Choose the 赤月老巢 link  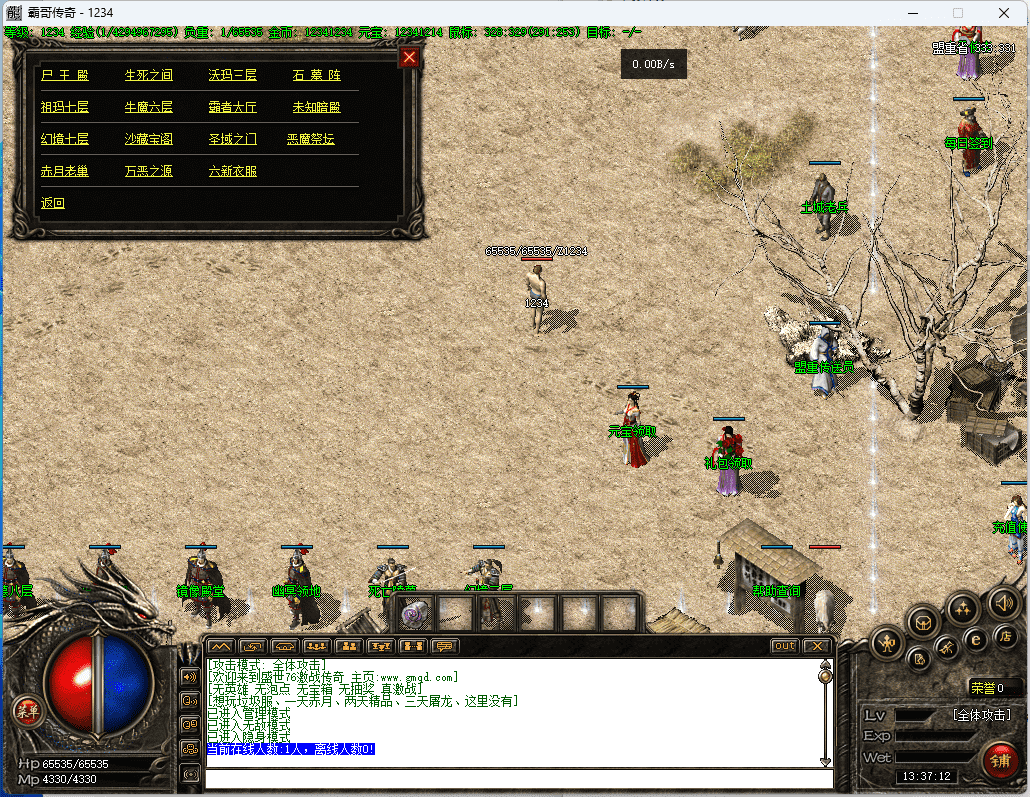coord(64,171)
